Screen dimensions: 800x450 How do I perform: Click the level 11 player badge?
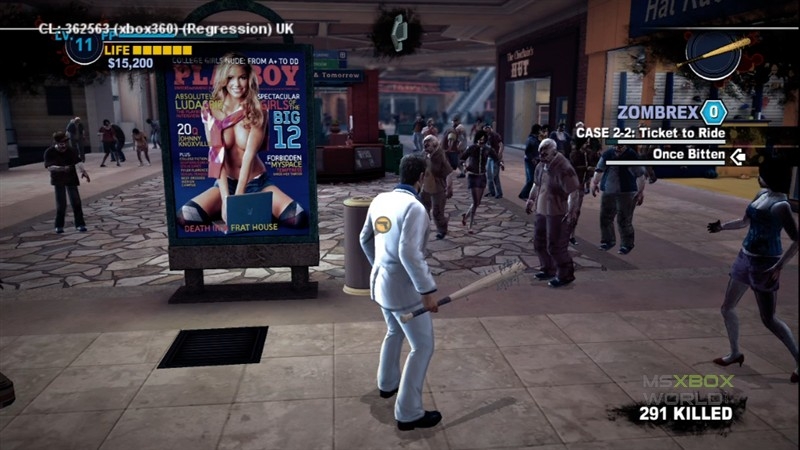click(84, 46)
